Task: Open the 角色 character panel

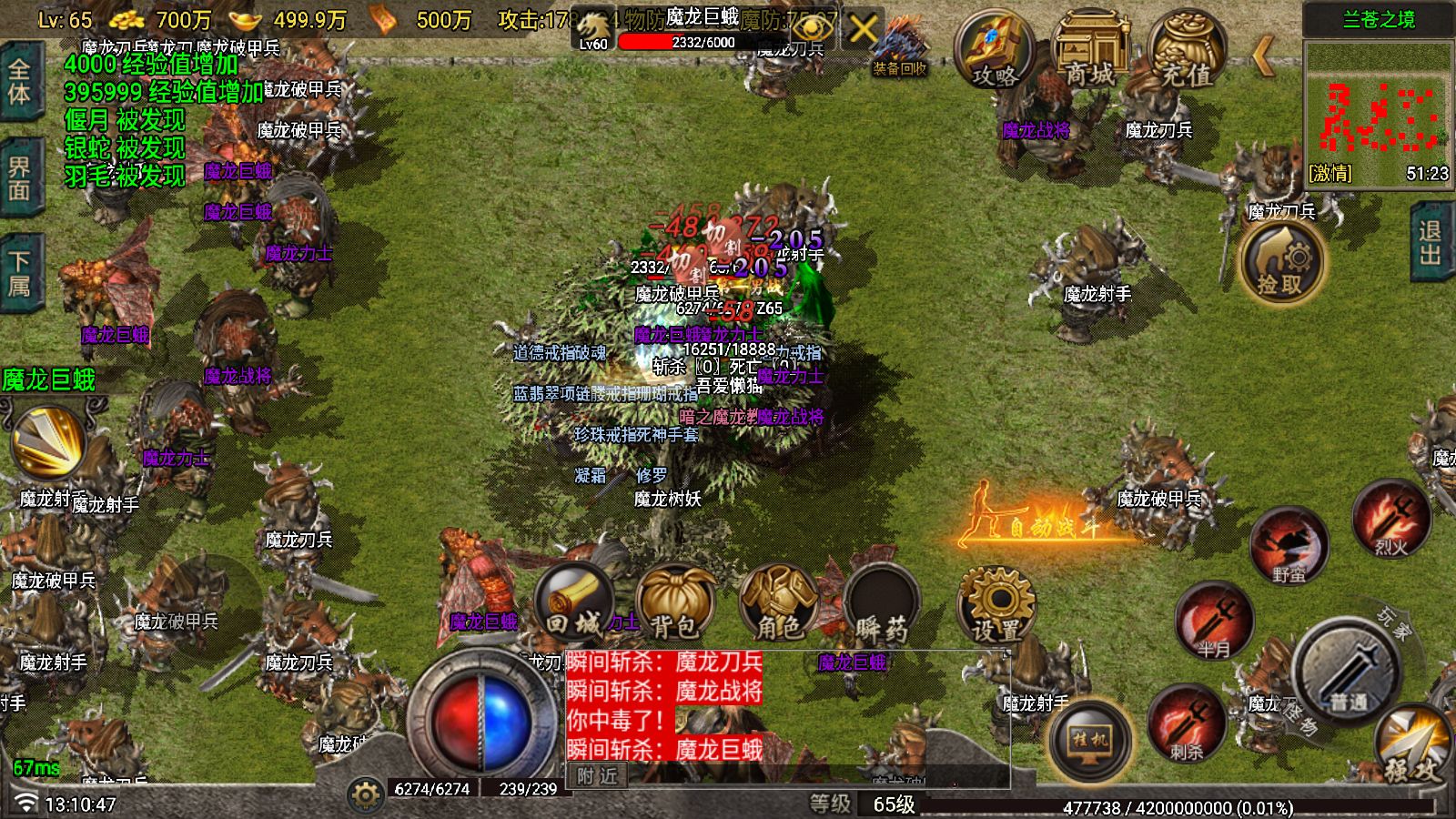Action: [778, 605]
